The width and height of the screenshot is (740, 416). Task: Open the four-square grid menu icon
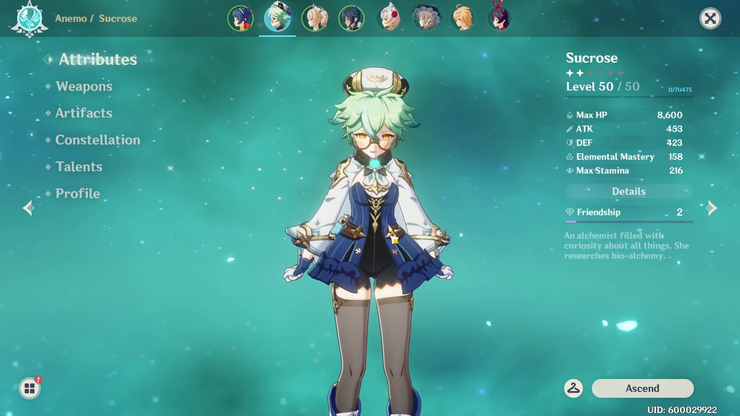click(x=29, y=389)
